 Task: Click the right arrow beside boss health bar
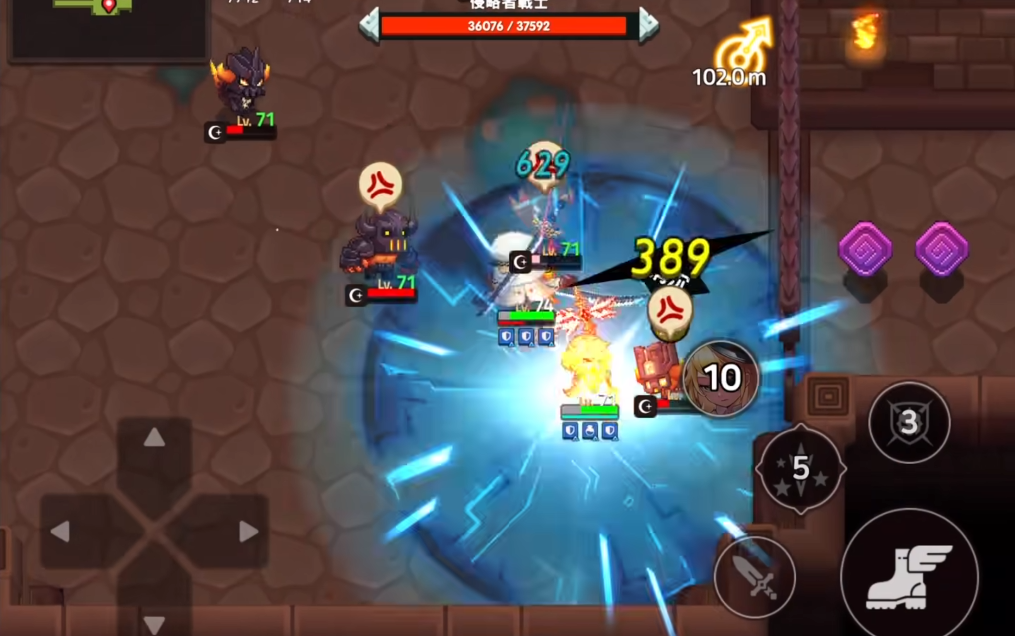(648, 24)
